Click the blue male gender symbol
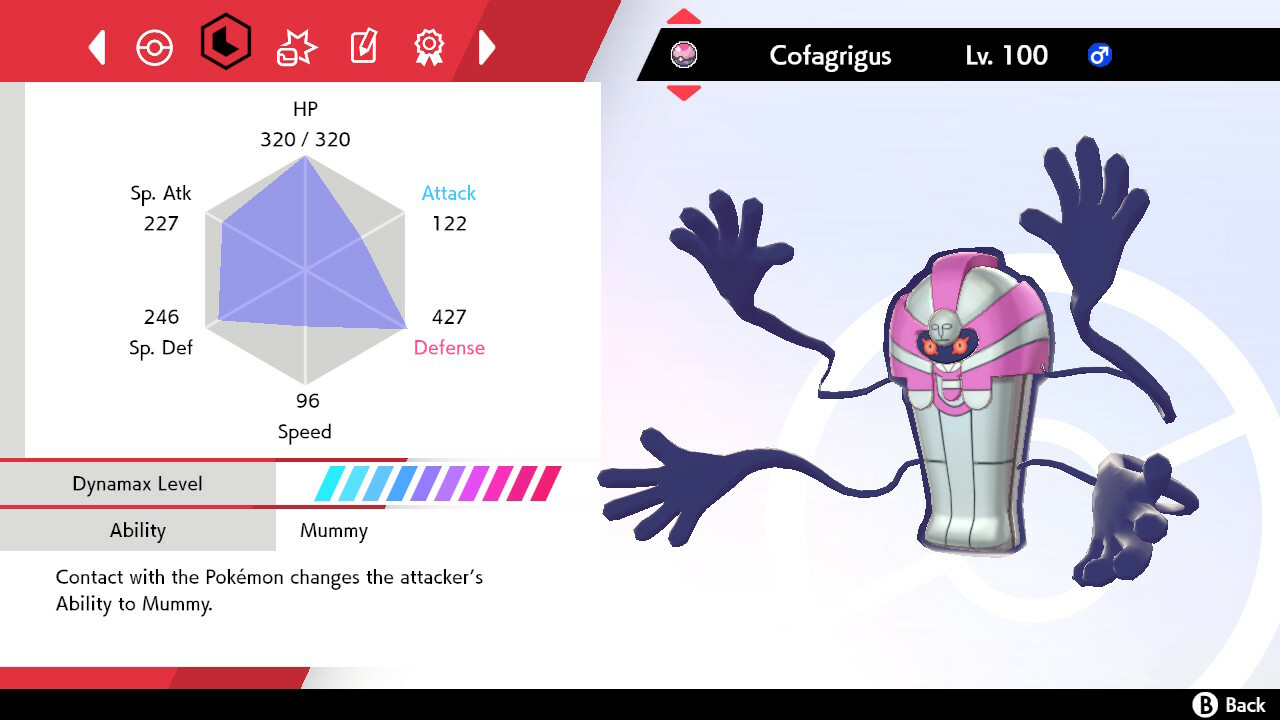The height and width of the screenshot is (720, 1280). 1098,56
